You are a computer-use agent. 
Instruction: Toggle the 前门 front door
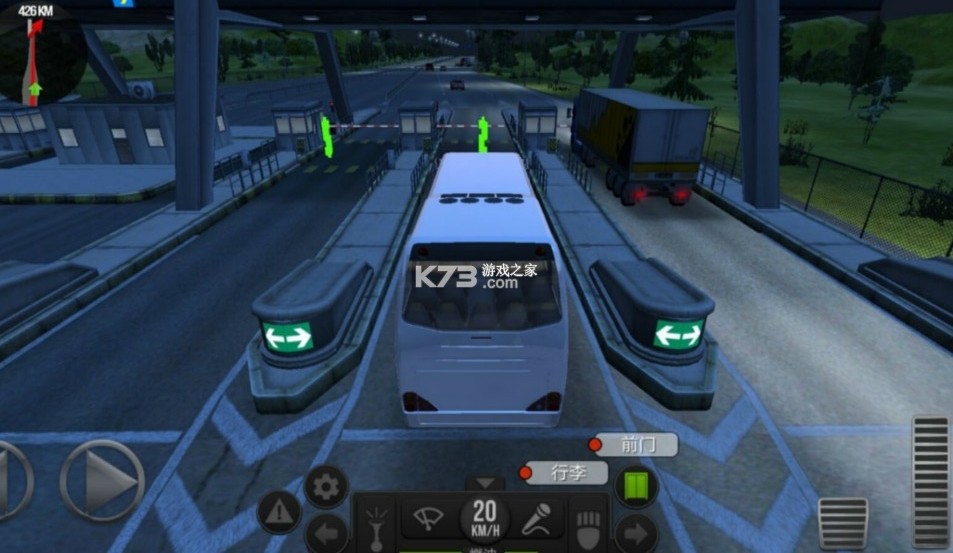tap(635, 444)
